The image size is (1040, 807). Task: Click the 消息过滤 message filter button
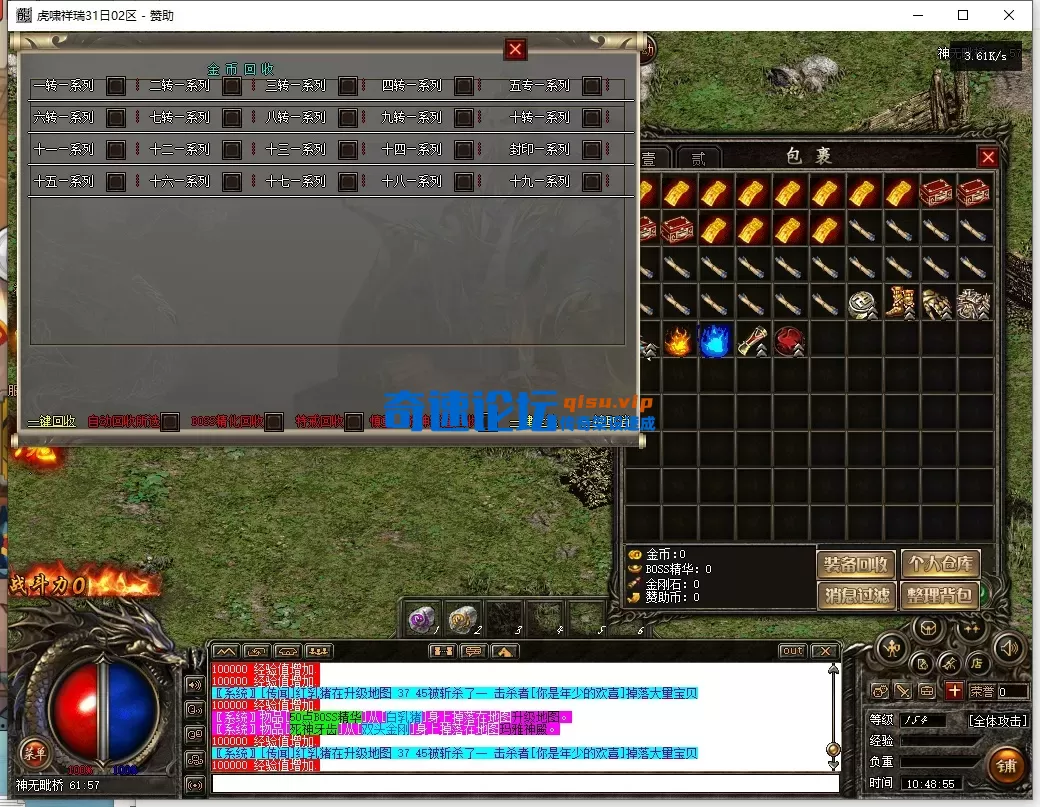pos(856,596)
